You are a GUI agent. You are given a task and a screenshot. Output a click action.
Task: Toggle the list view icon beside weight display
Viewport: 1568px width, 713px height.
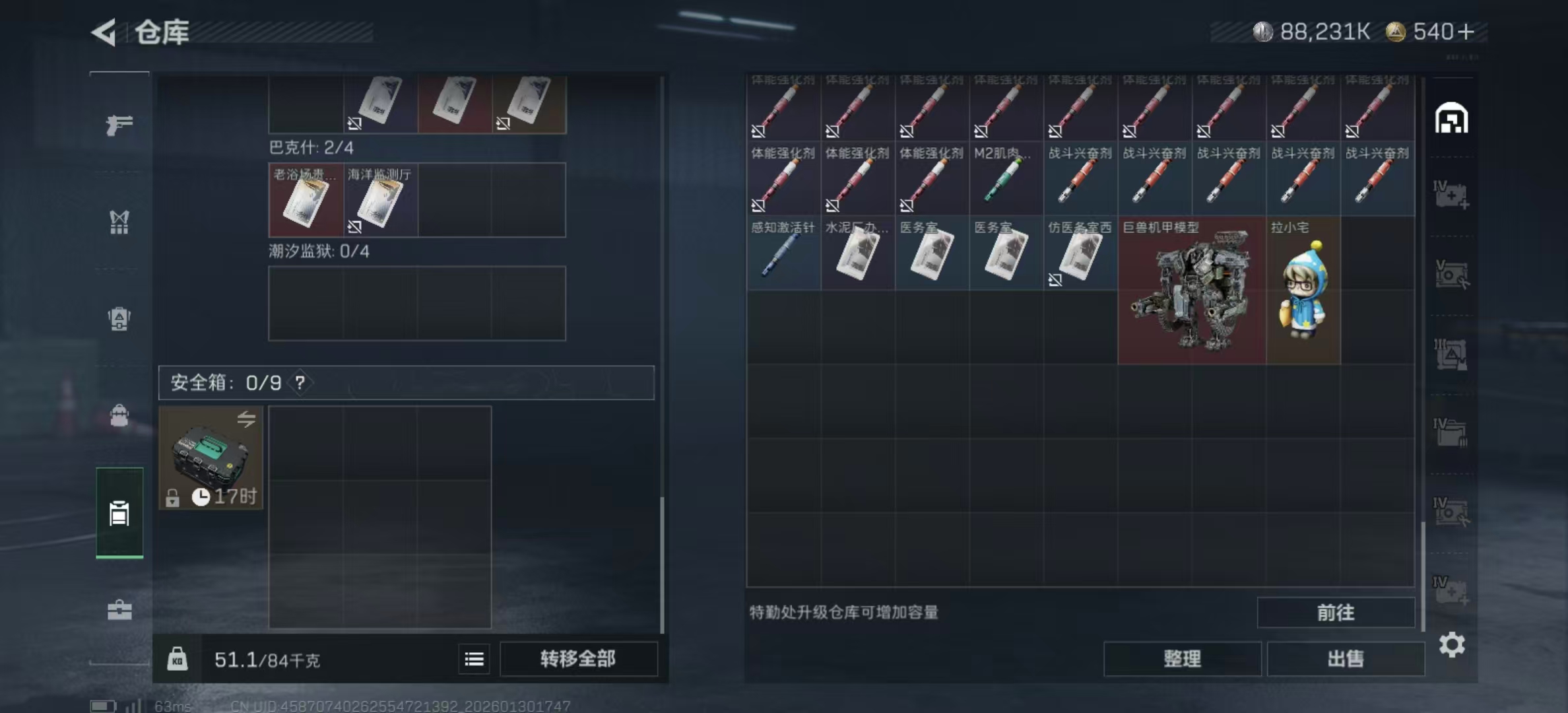tap(474, 660)
